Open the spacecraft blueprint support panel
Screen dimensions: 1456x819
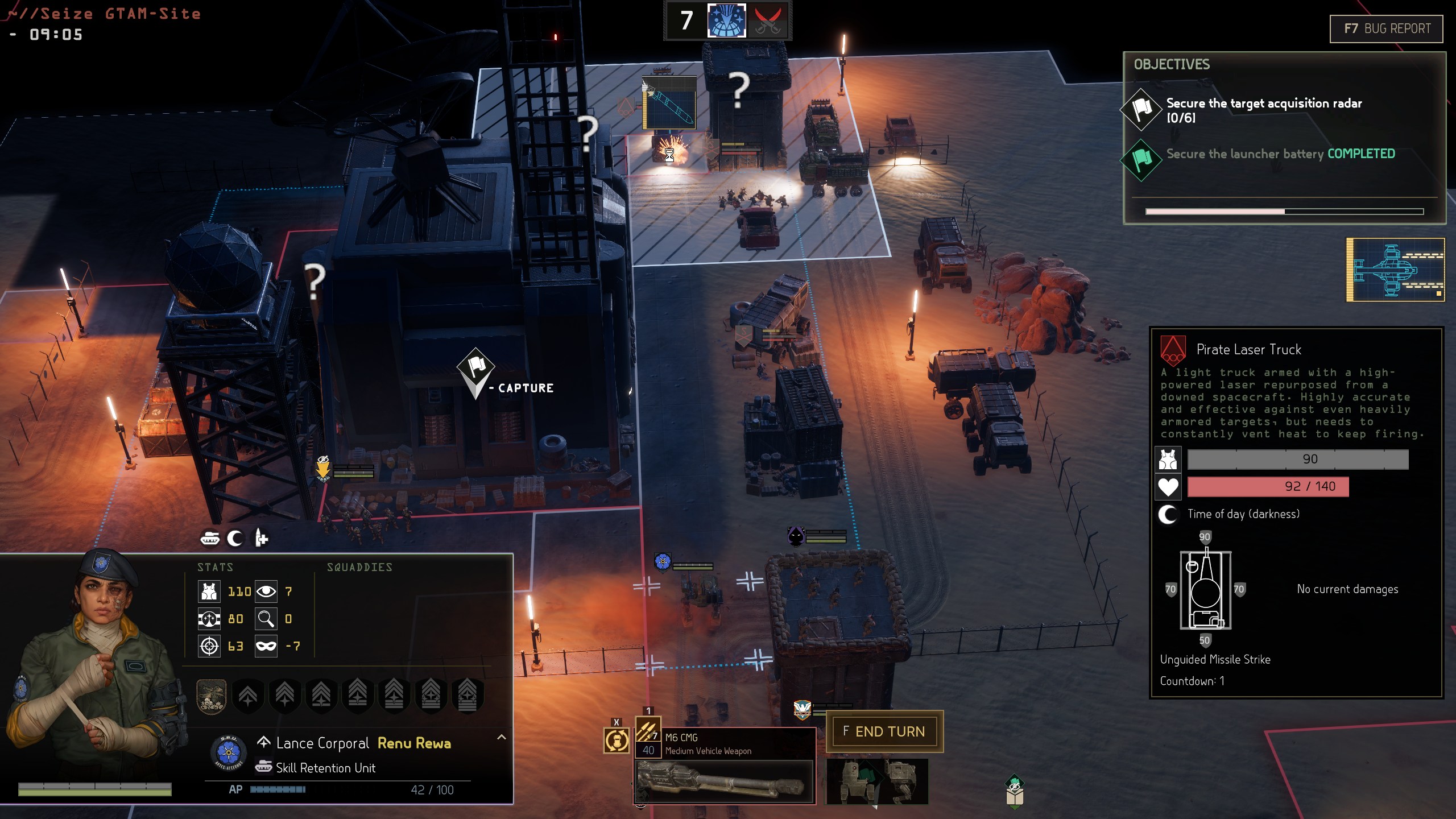click(x=1395, y=270)
